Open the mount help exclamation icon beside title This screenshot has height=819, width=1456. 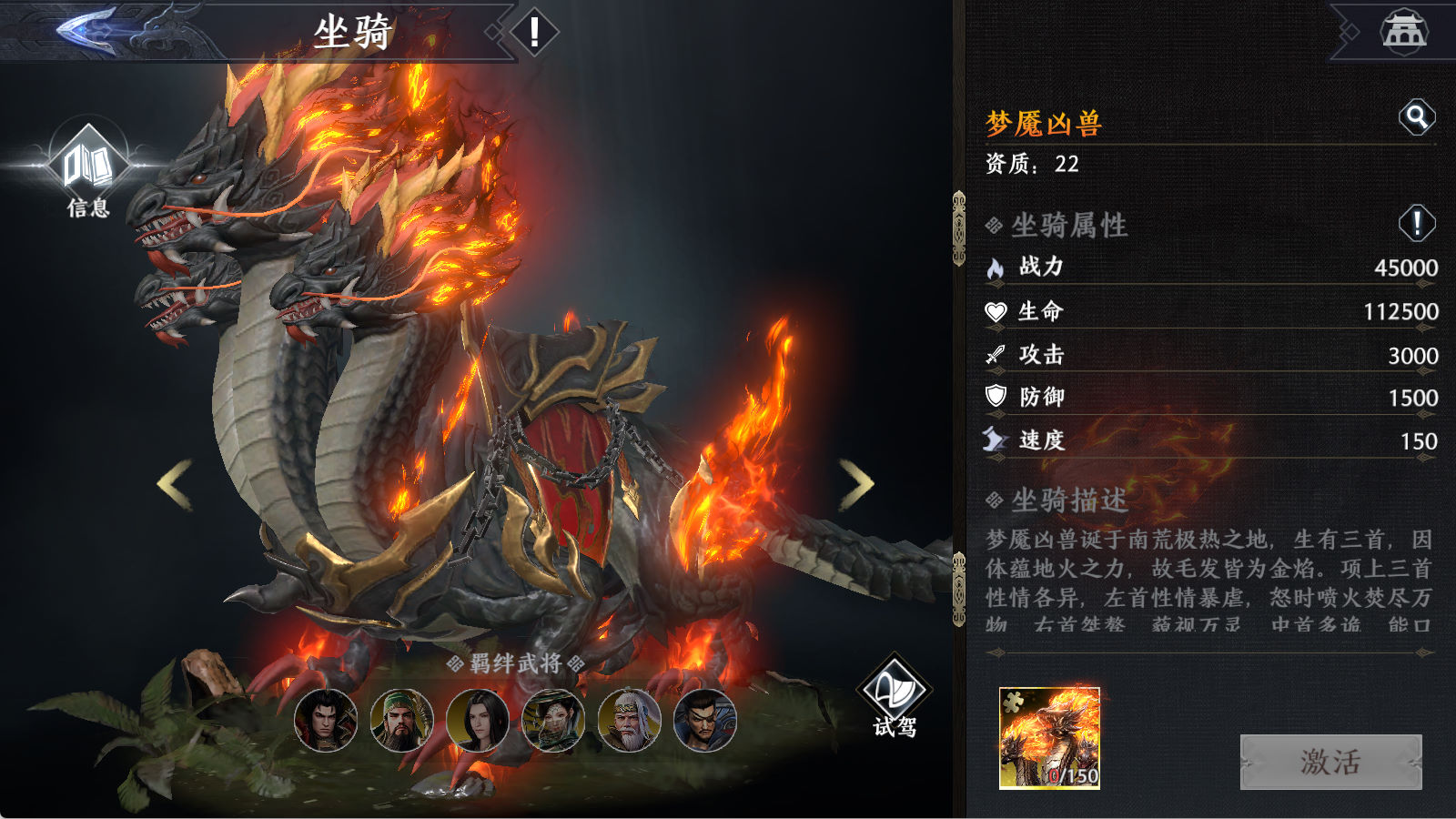click(534, 33)
